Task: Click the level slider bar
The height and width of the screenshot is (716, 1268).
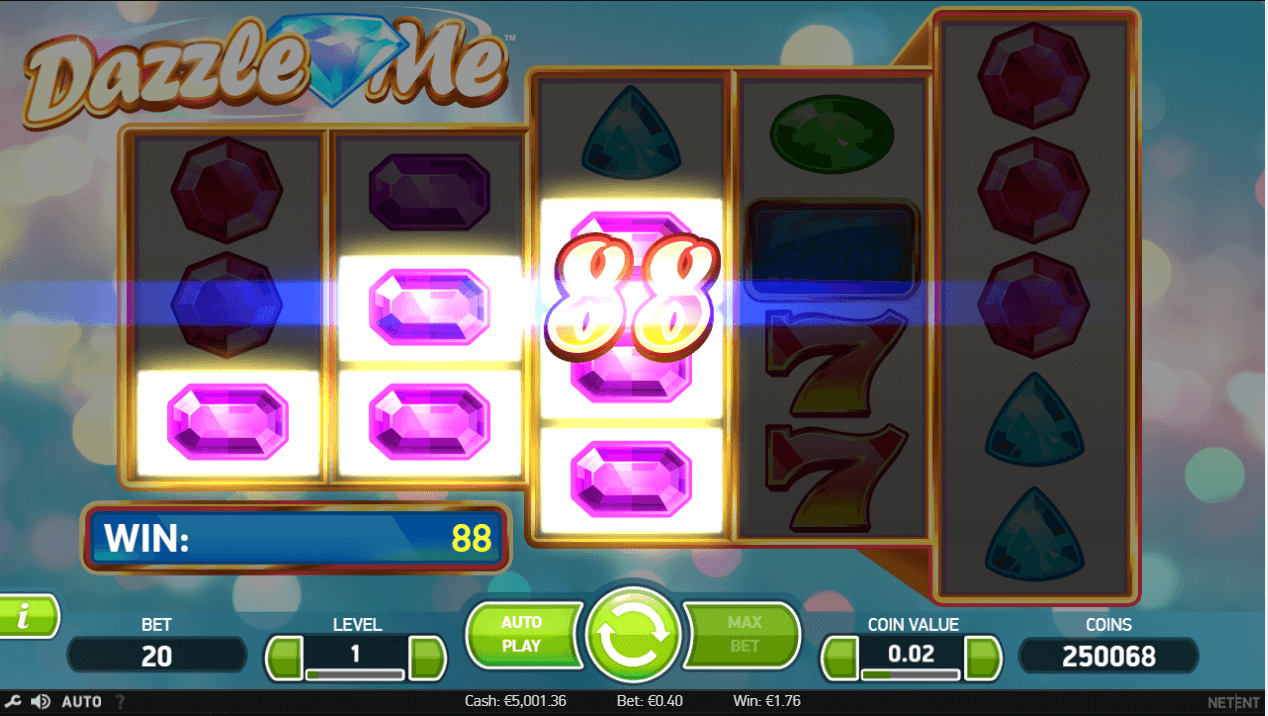Action: click(x=355, y=675)
